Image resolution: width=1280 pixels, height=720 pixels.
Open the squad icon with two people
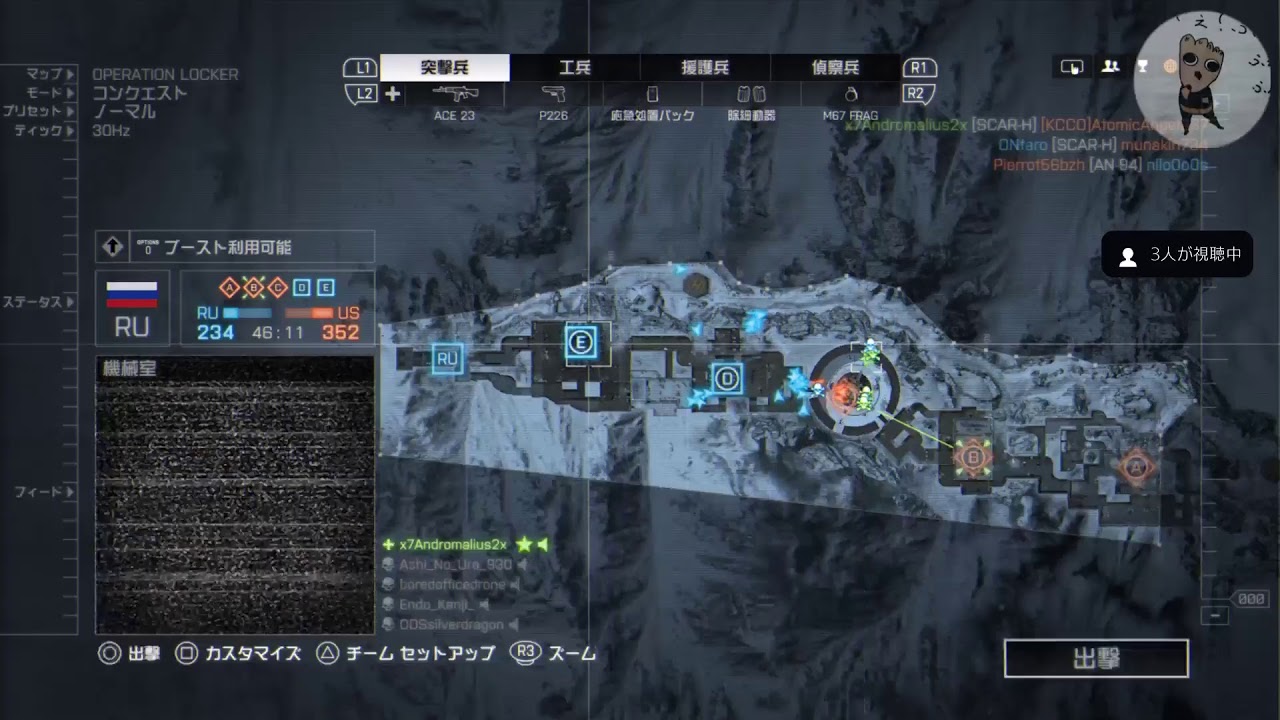[1110, 67]
